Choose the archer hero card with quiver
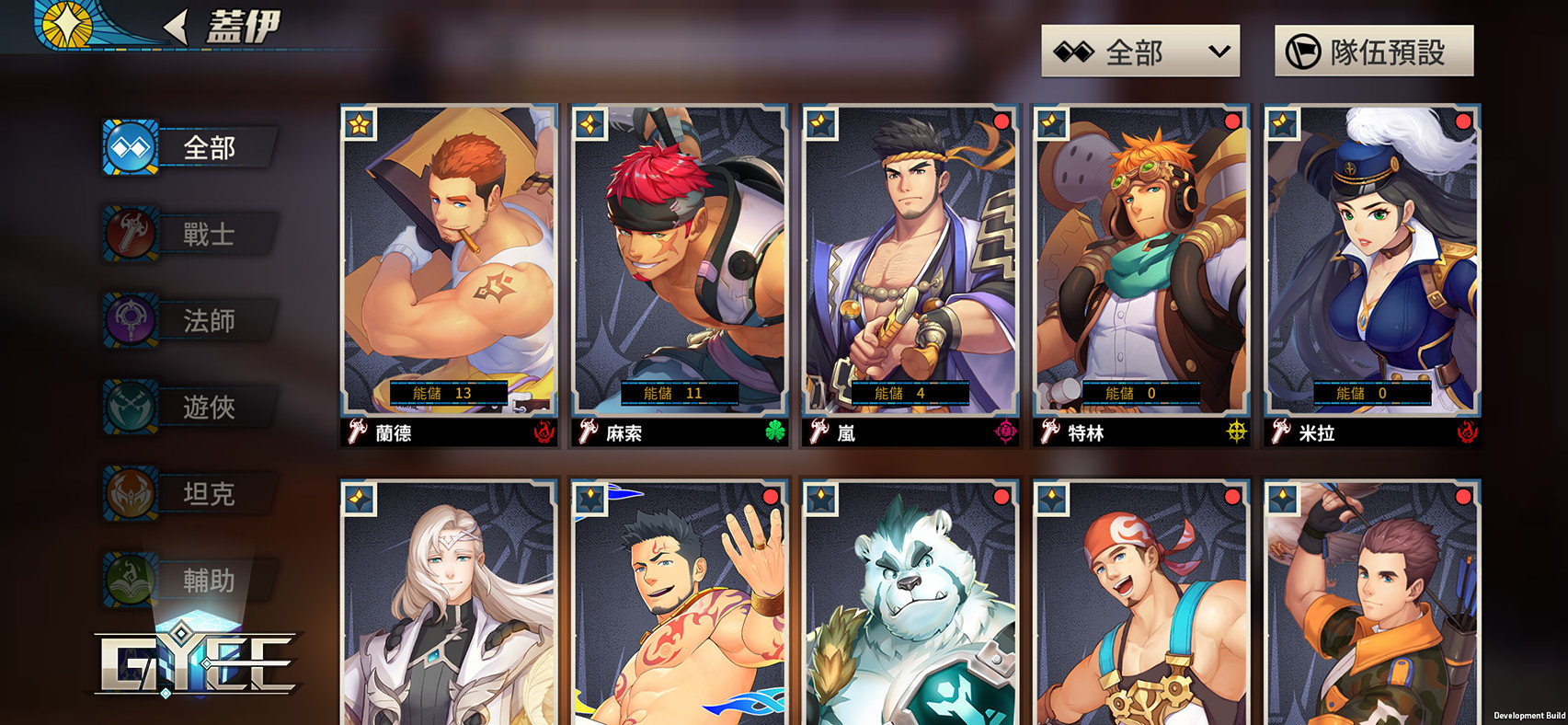Image resolution: width=1568 pixels, height=725 pixels. point(1372,607)
